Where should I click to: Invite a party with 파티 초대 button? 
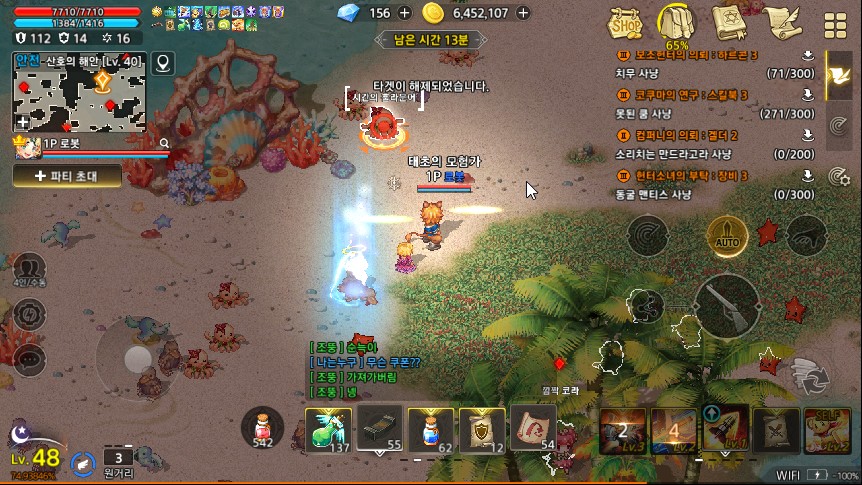67,175
